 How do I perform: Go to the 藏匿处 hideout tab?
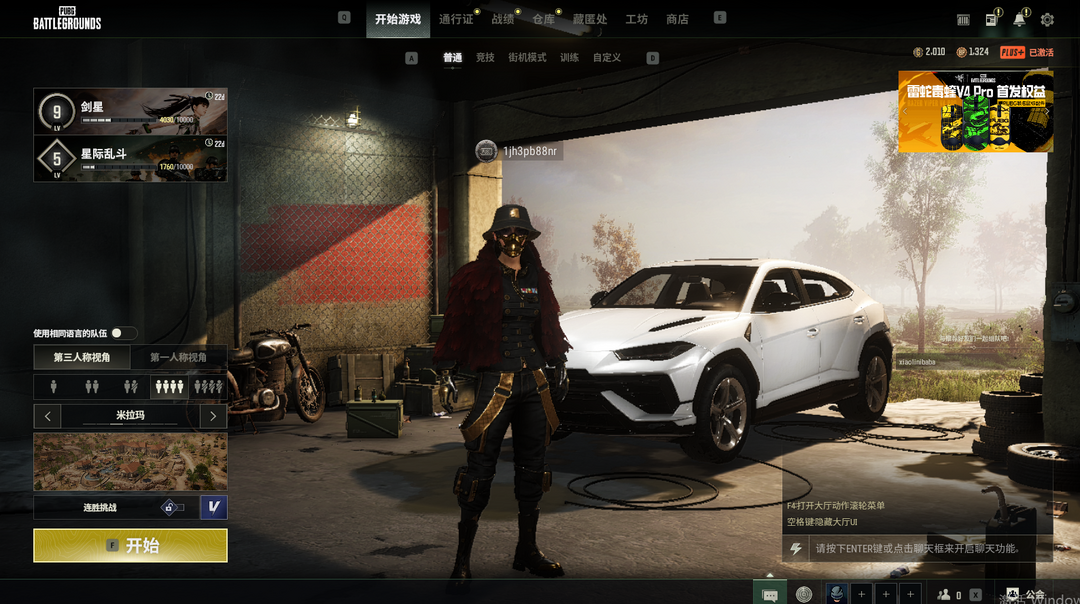(589, 19)
